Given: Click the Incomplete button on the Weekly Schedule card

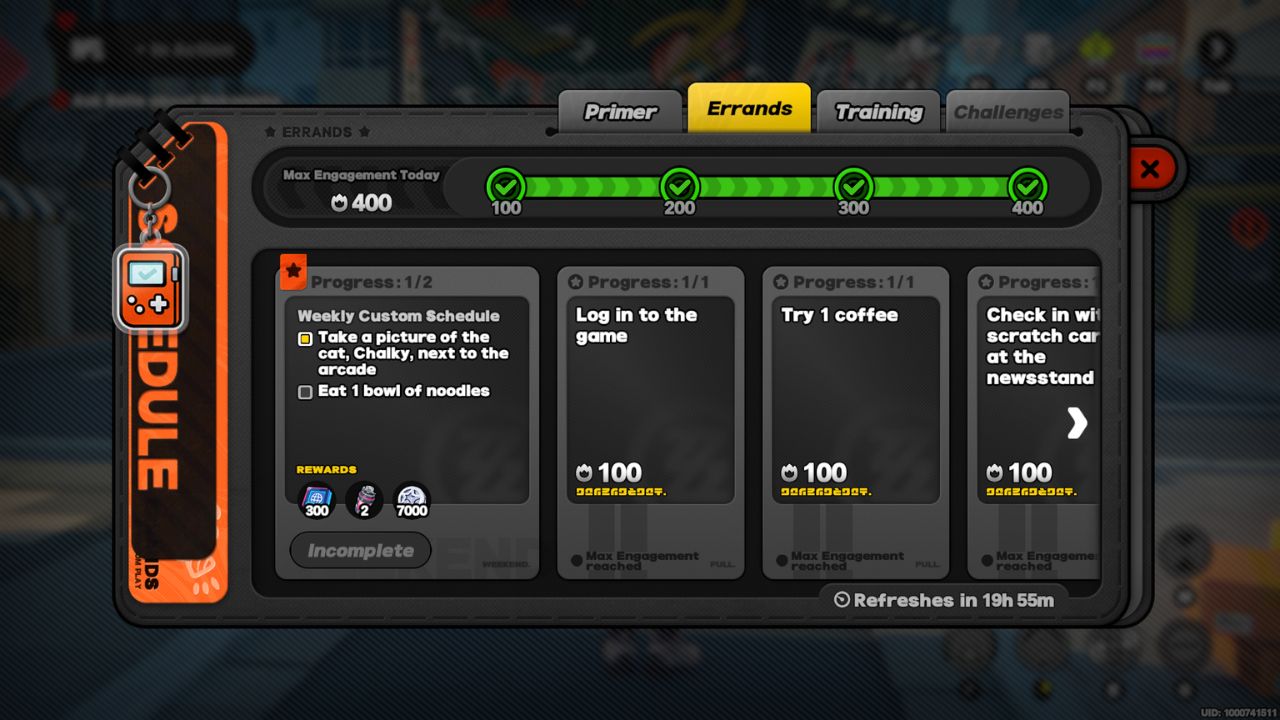Looking at the screenshot, I should coord(360,550).
